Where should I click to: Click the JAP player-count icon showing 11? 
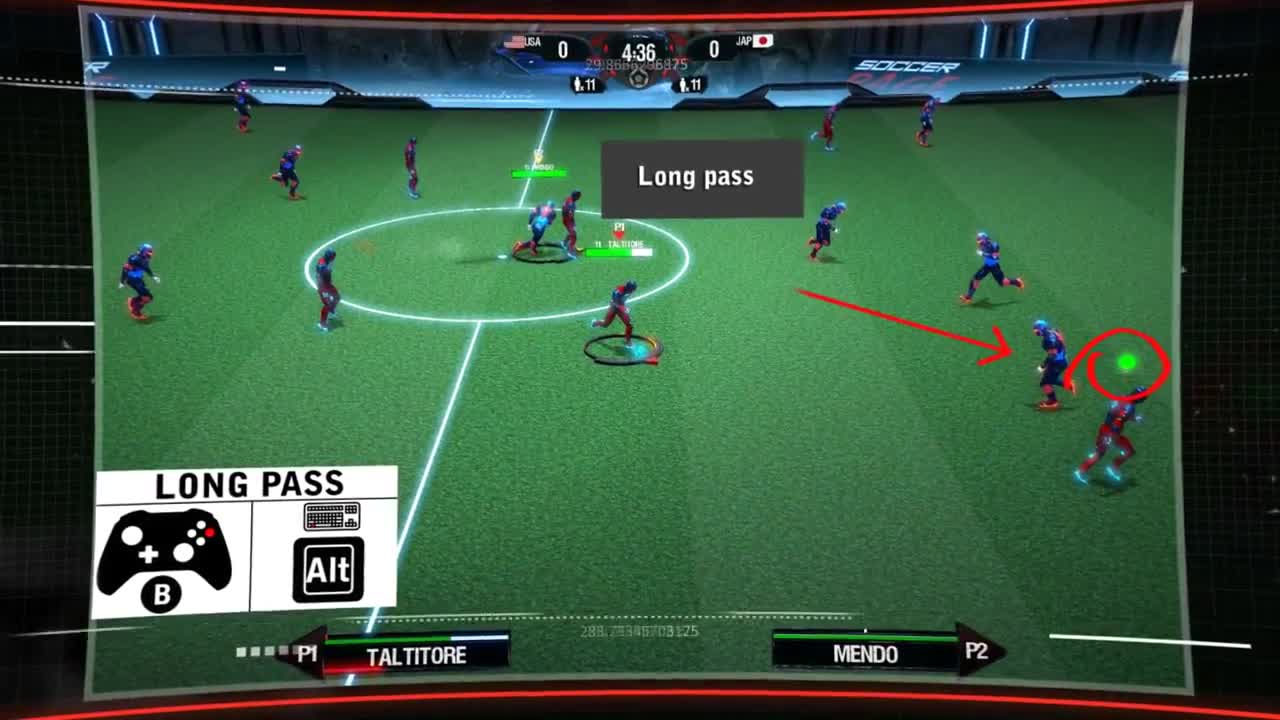click(690, 82)
